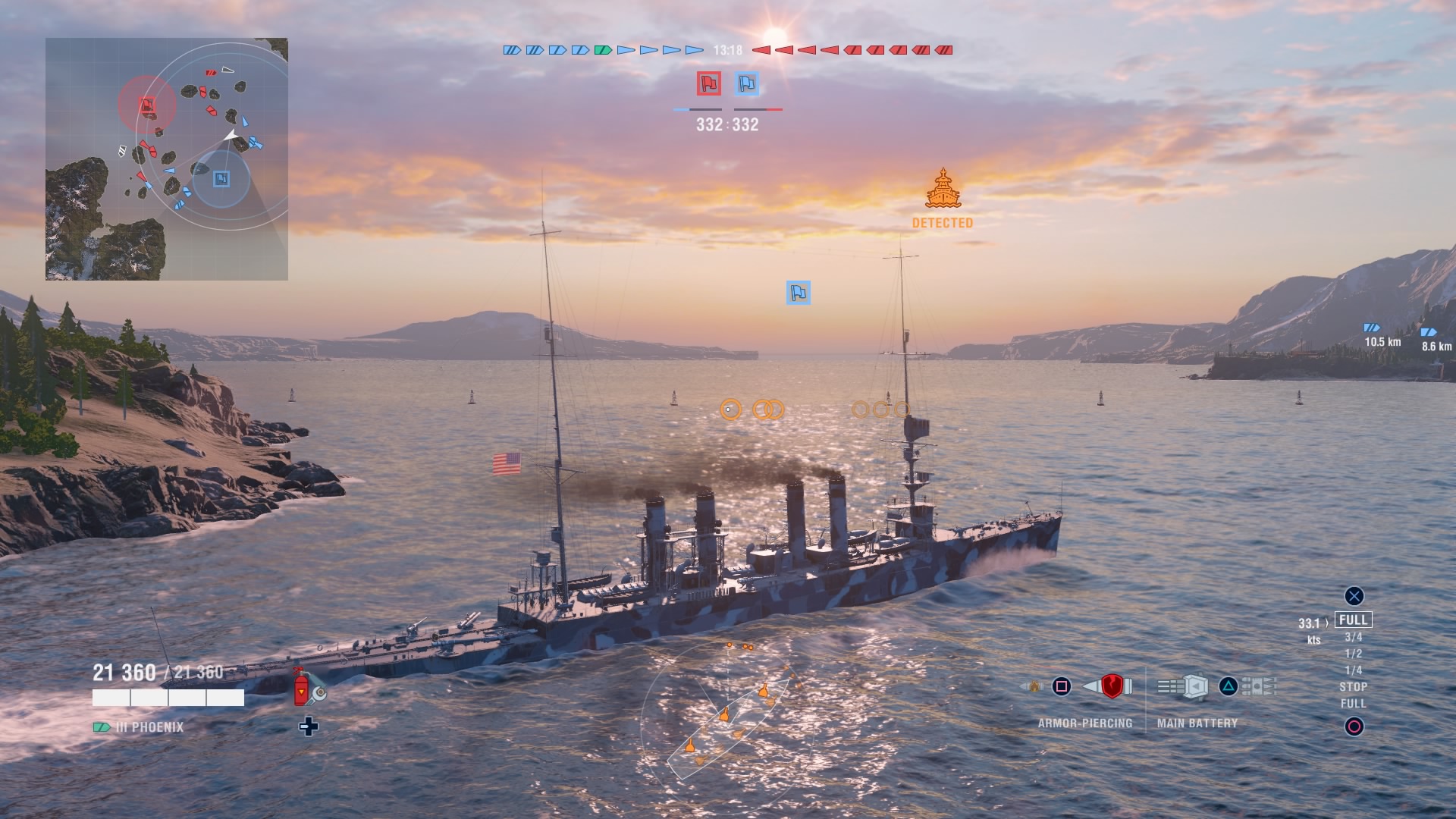The width and height of the screenshot is (1456, 819).
Task: Set engine speed to 1/4
Action: coord(1354,670)
